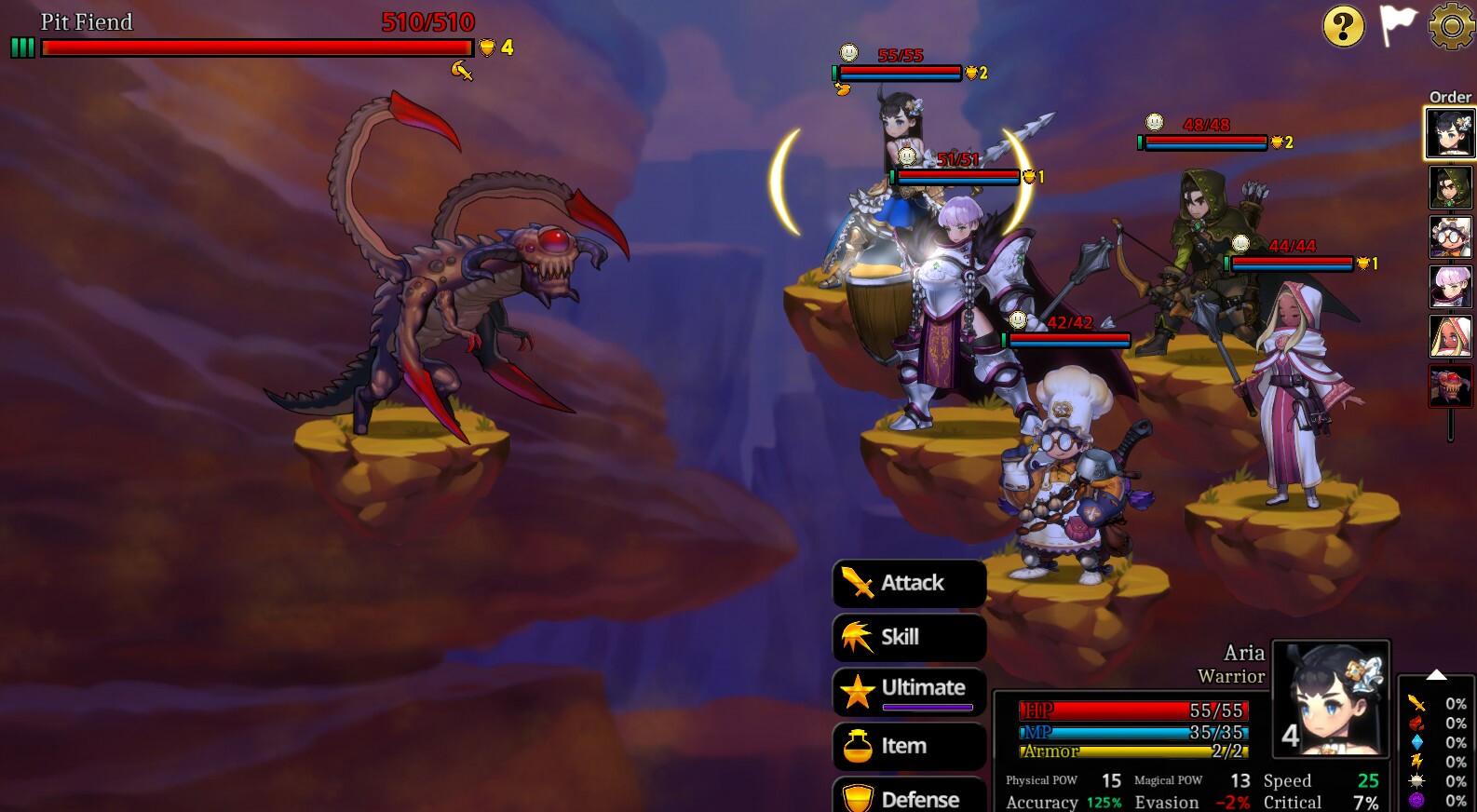
Task: Activate the Ultimate star icon
Action: pos(859,689)
